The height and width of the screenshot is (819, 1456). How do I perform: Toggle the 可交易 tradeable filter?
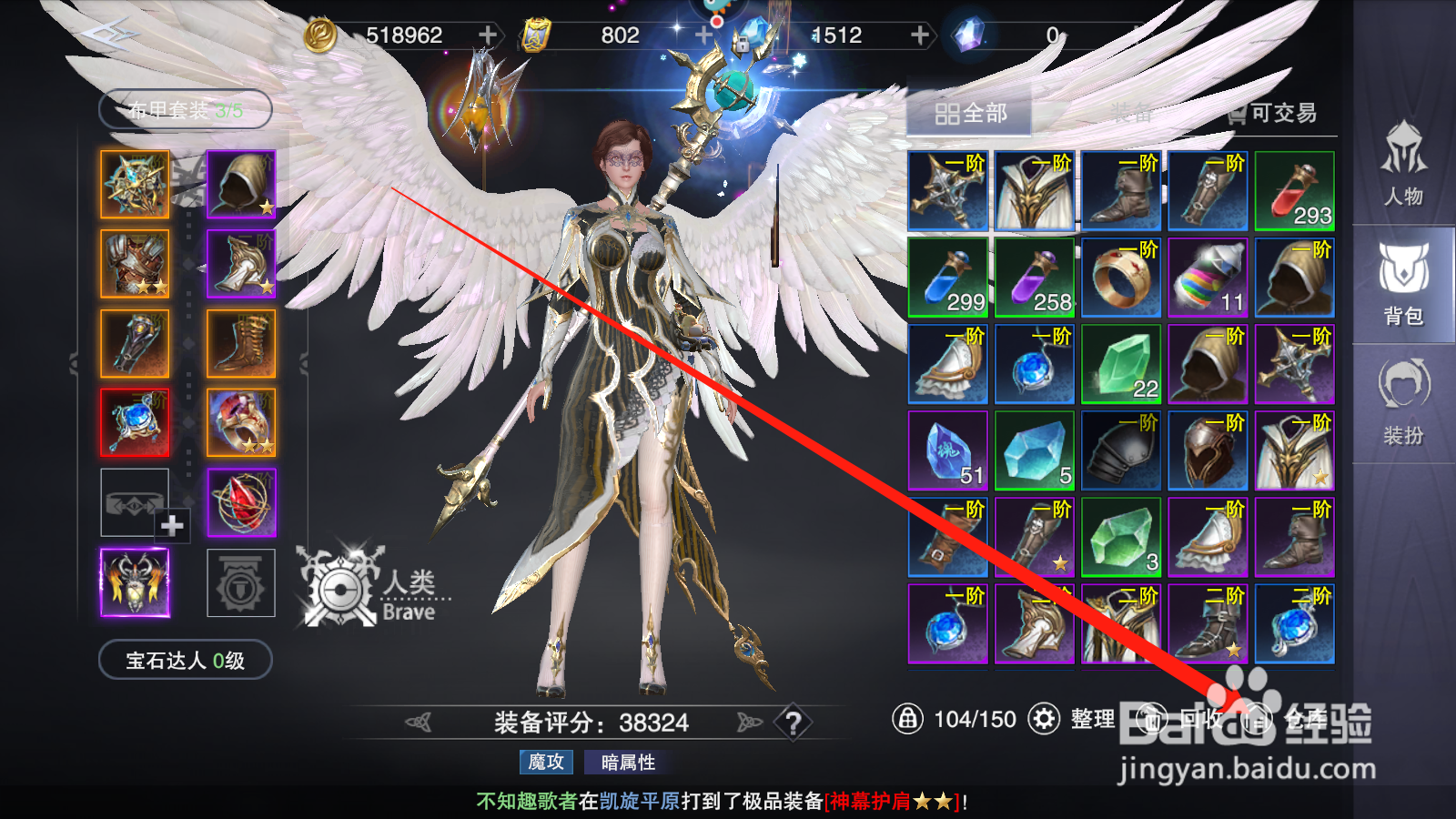(1273, 115)
